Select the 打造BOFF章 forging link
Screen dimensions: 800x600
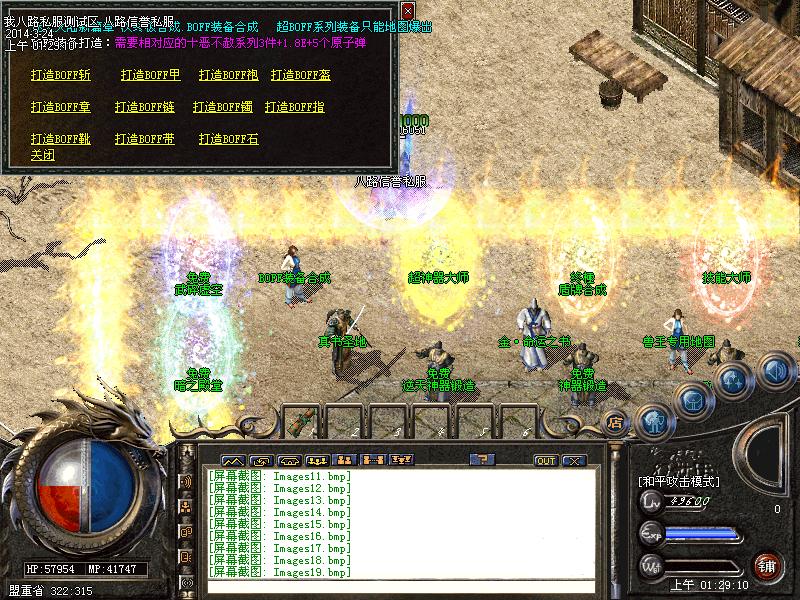click(x=60, y=107)
